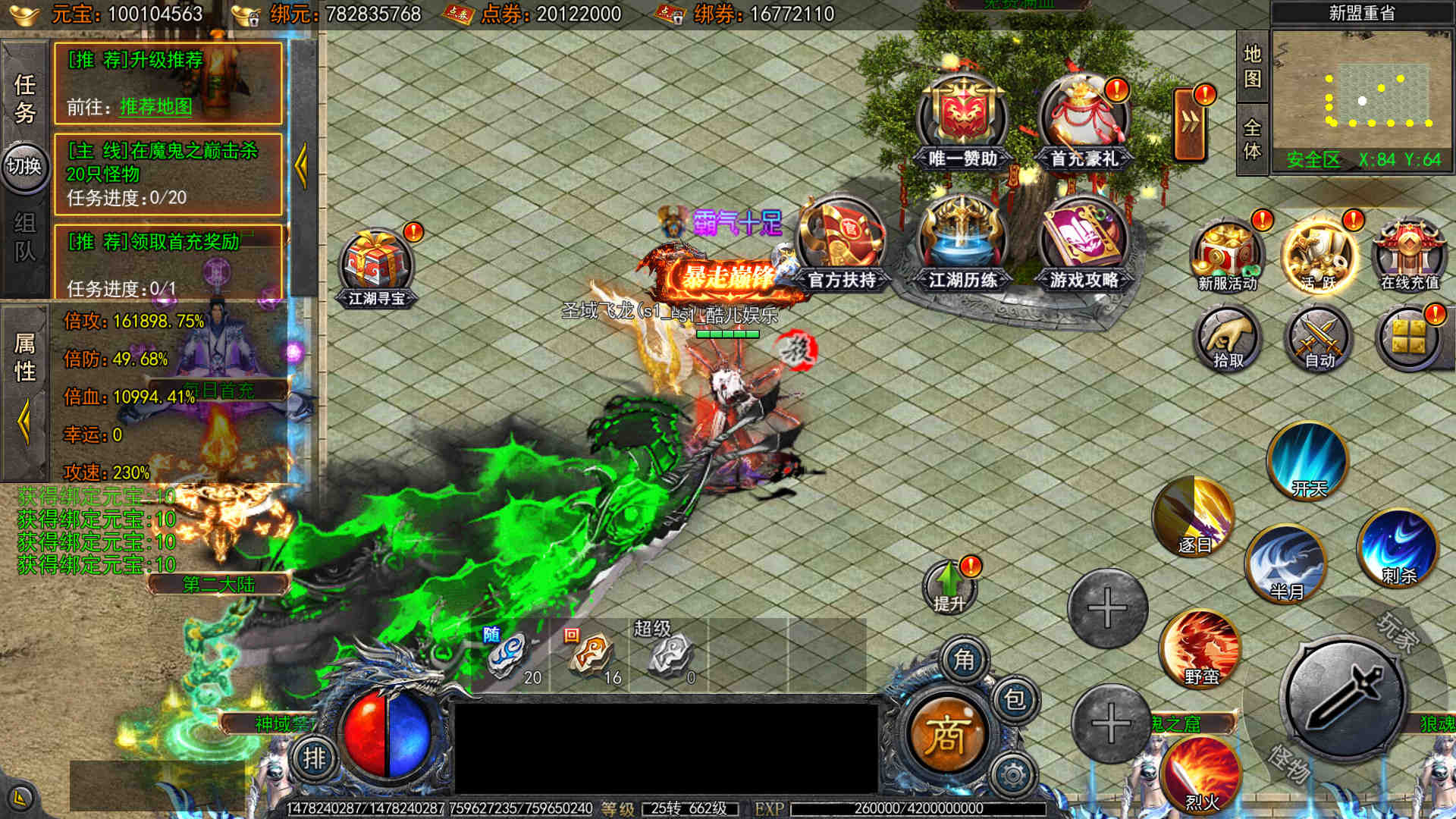Toggle 自动 auto-battle crossed swords button
Image resolution: width=1456 pixels, height=819 pixels.
pyautogui.click(x=1319, y=339)
